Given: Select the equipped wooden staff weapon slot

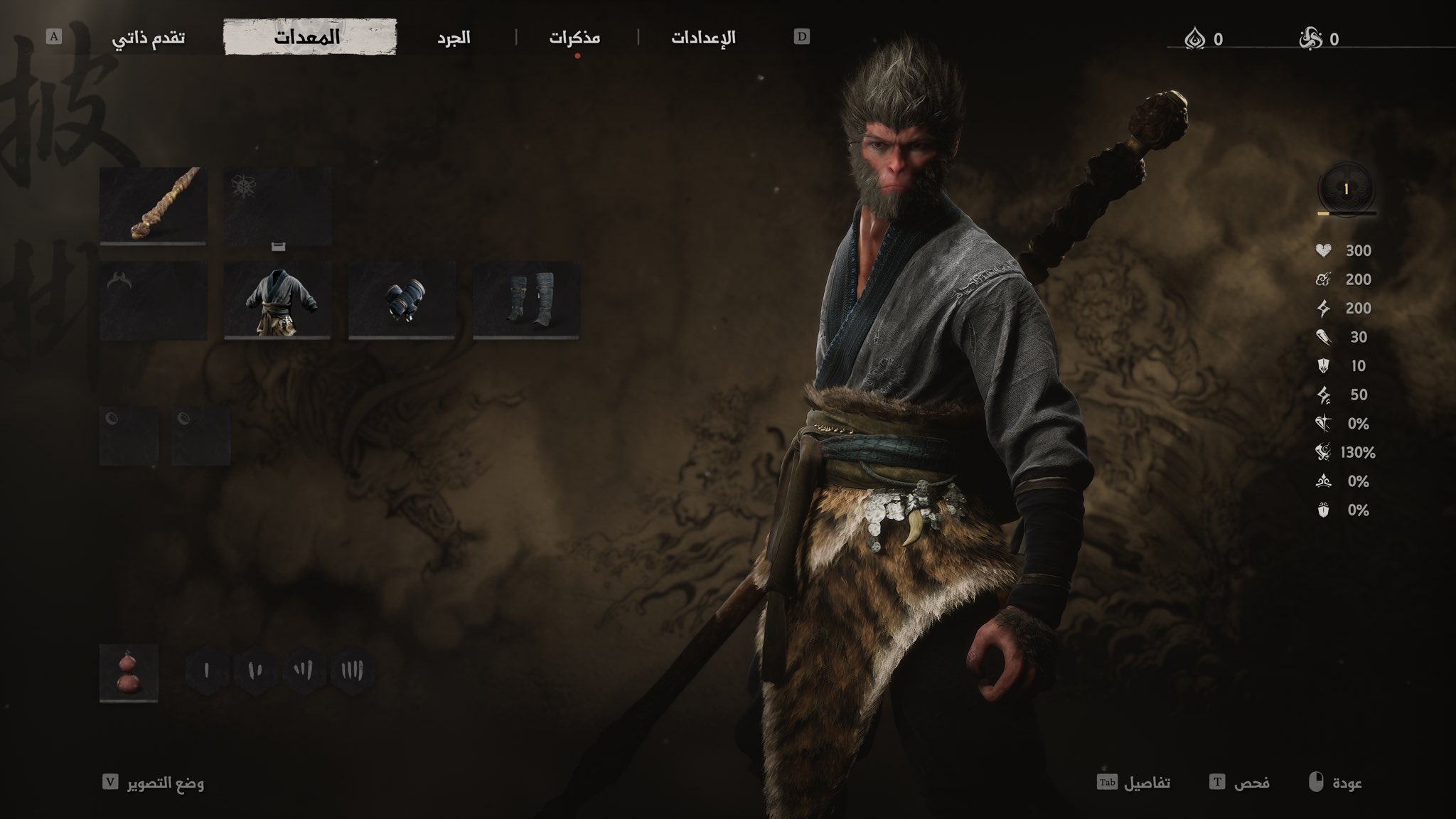Looking at the screenshot, I should click(x=154, y=205).
